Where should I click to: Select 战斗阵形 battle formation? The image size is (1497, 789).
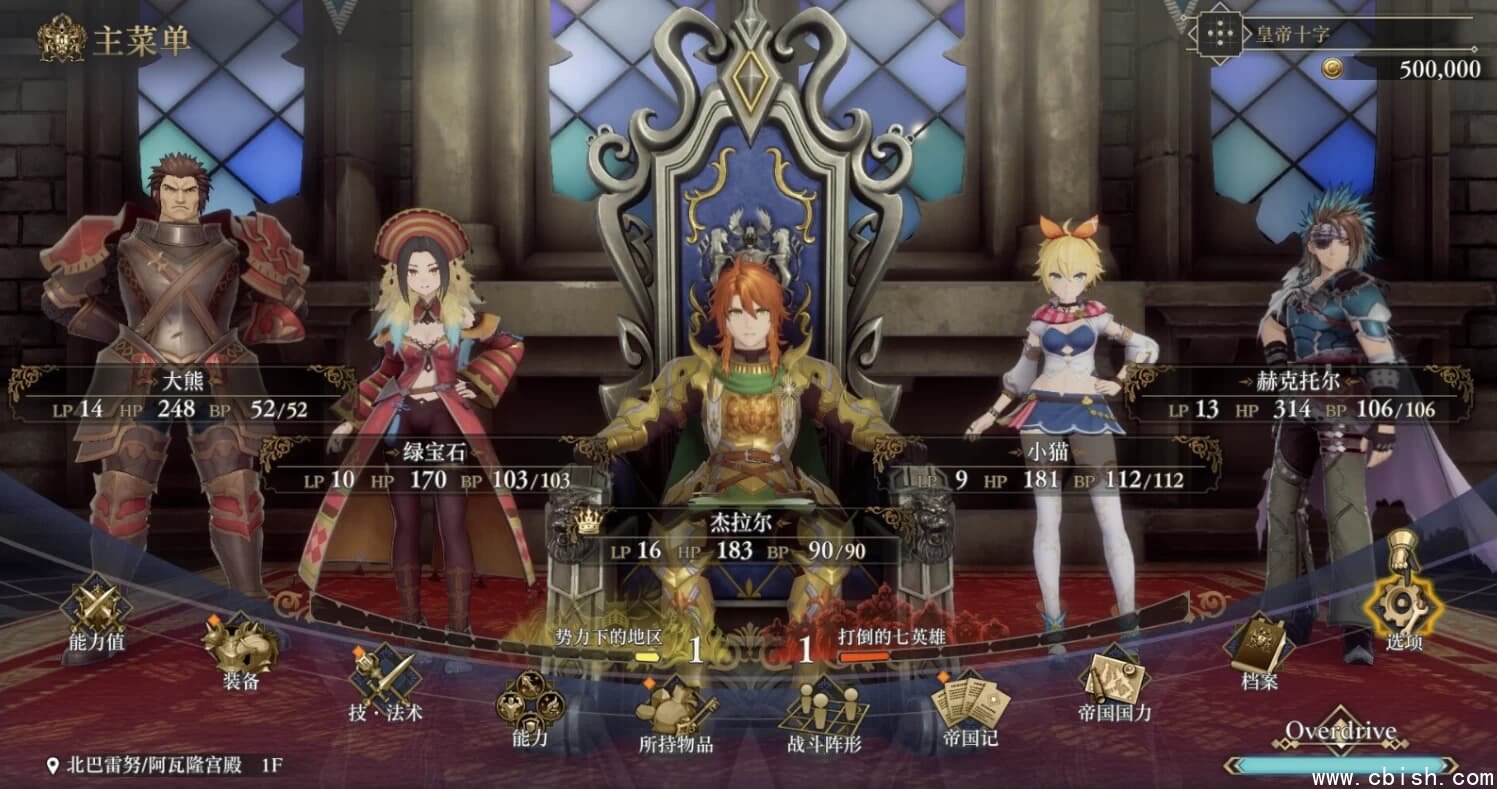pyautogui.click(x=824, y=712)
